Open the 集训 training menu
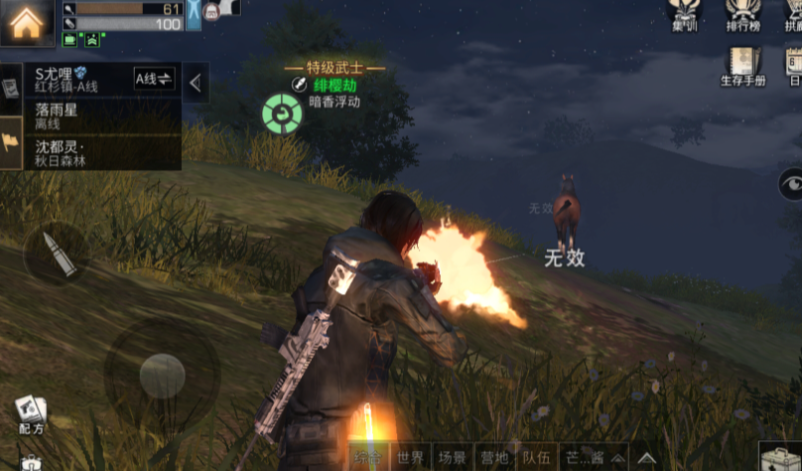Viewport: 802px width, 471px height. coord(686,16)
